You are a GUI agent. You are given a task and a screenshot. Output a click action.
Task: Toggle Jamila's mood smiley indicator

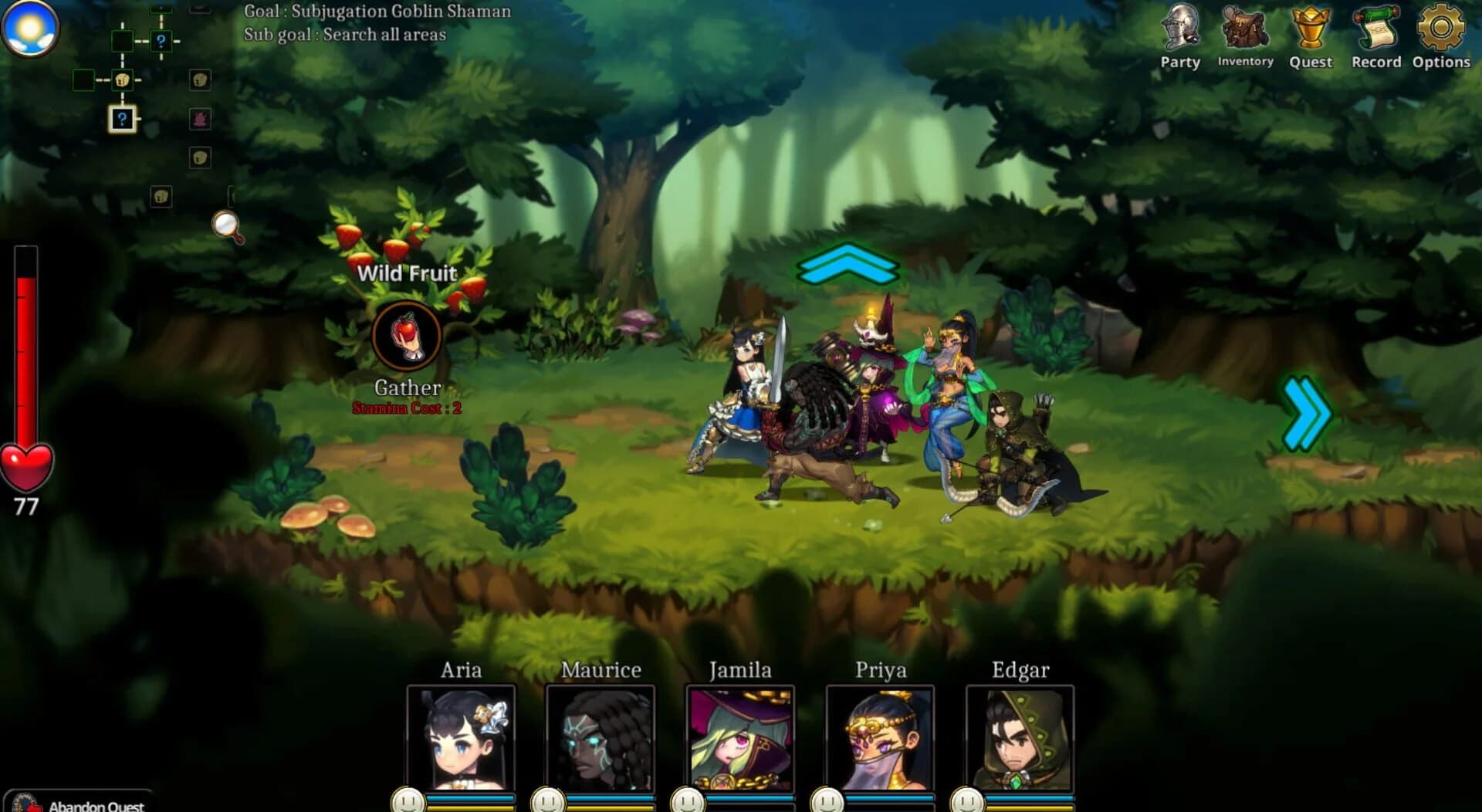click(689, 801)
